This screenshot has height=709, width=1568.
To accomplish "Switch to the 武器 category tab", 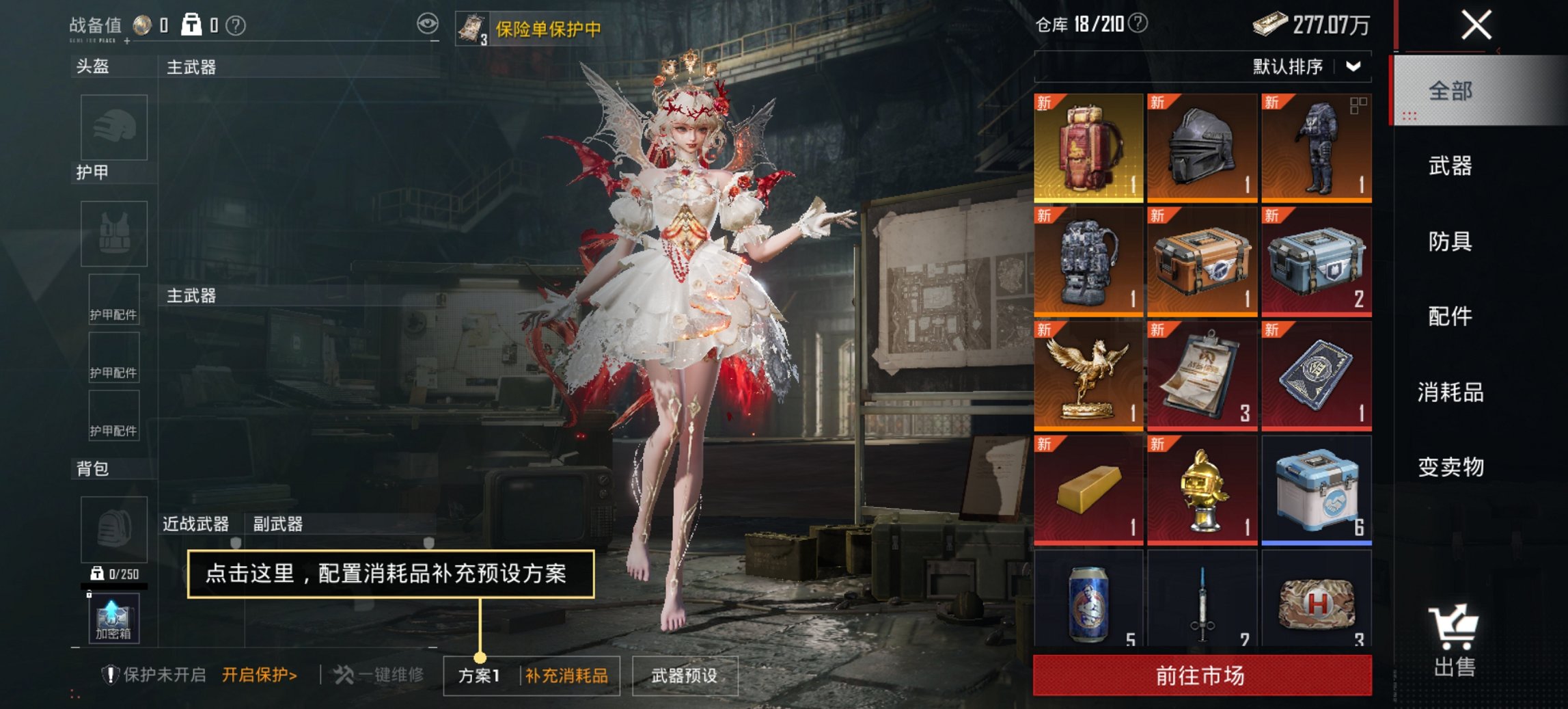I will click(1451, 166).
